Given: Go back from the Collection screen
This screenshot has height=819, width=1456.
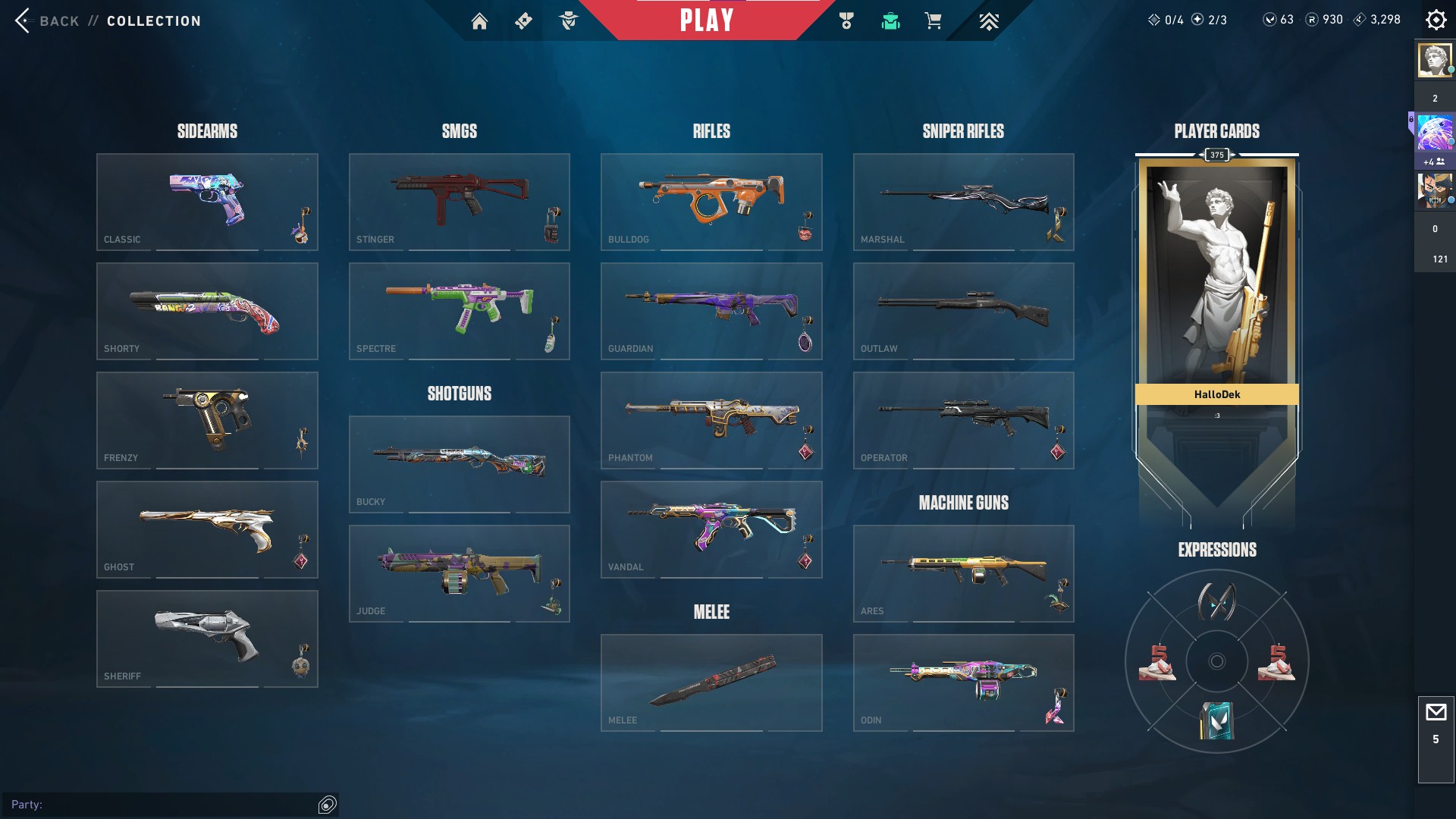Looking at the screenshot, I should tap(47, 20).
